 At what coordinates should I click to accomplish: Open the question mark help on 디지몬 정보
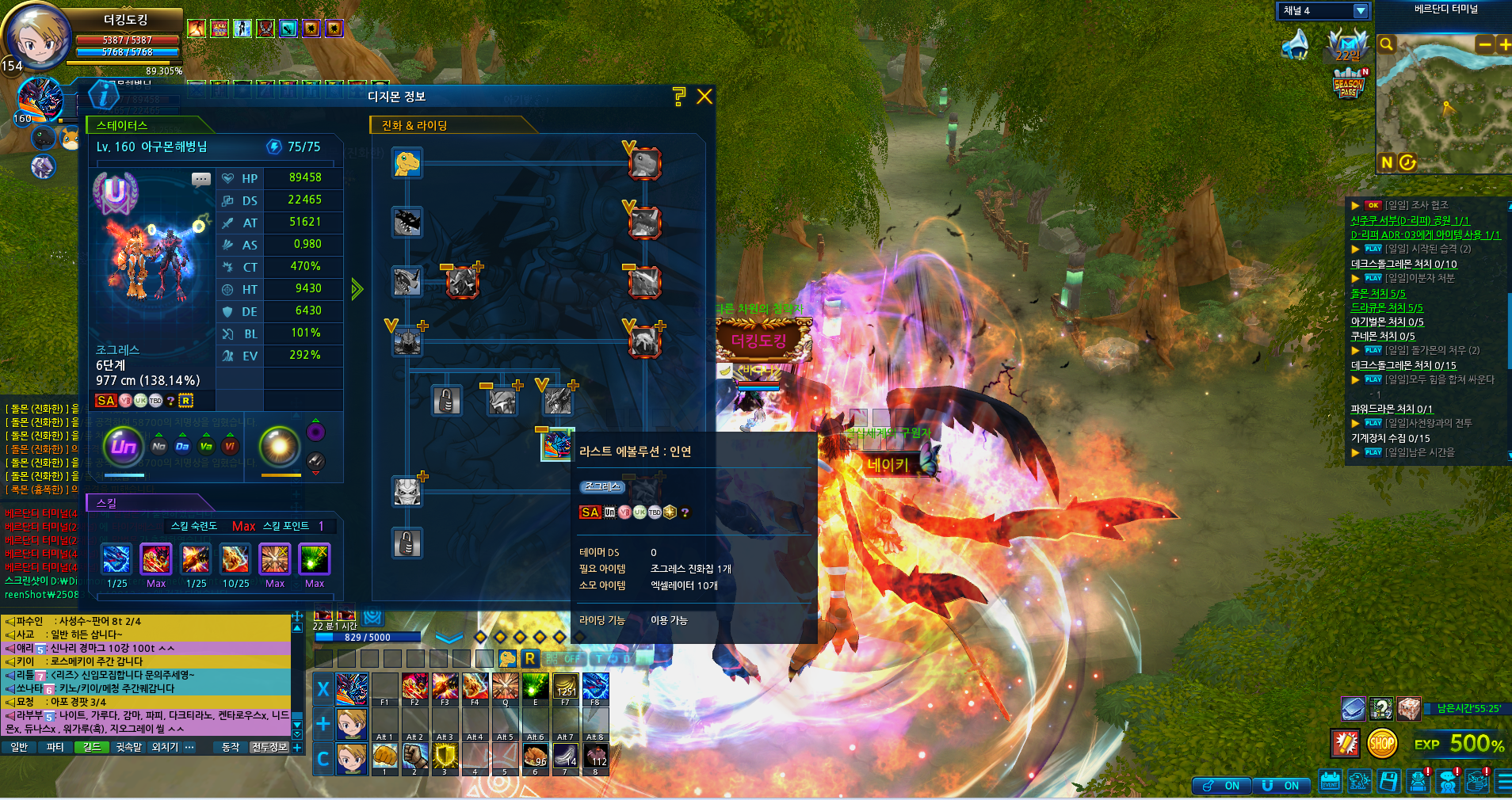[x=678, y=97]
